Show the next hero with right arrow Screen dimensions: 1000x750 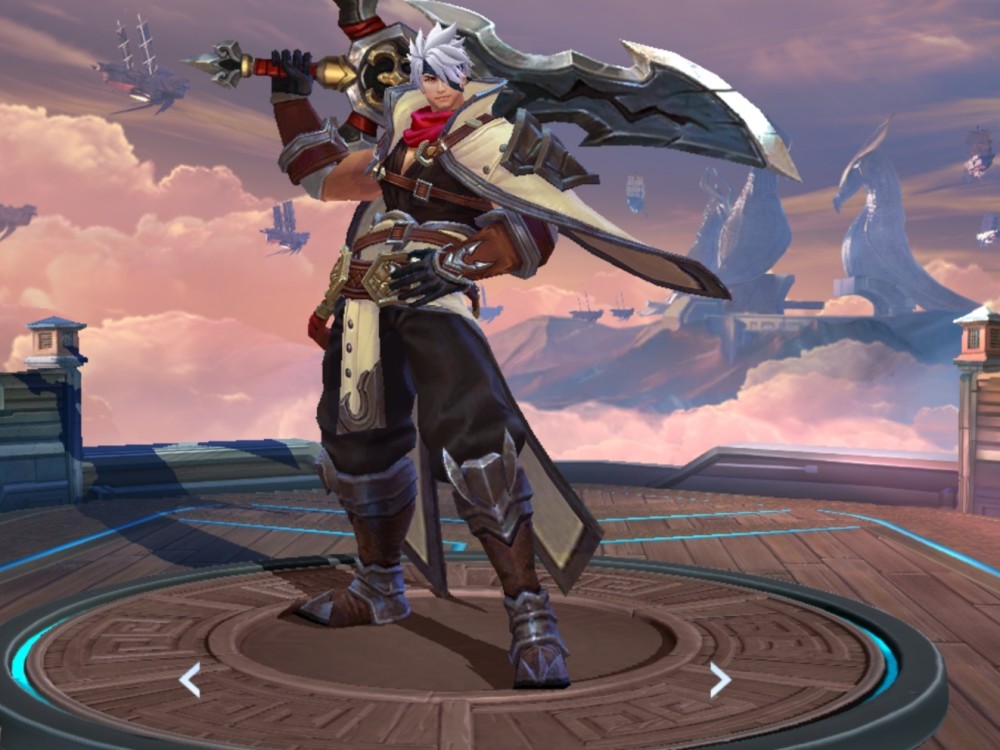(x=720, y=679)
